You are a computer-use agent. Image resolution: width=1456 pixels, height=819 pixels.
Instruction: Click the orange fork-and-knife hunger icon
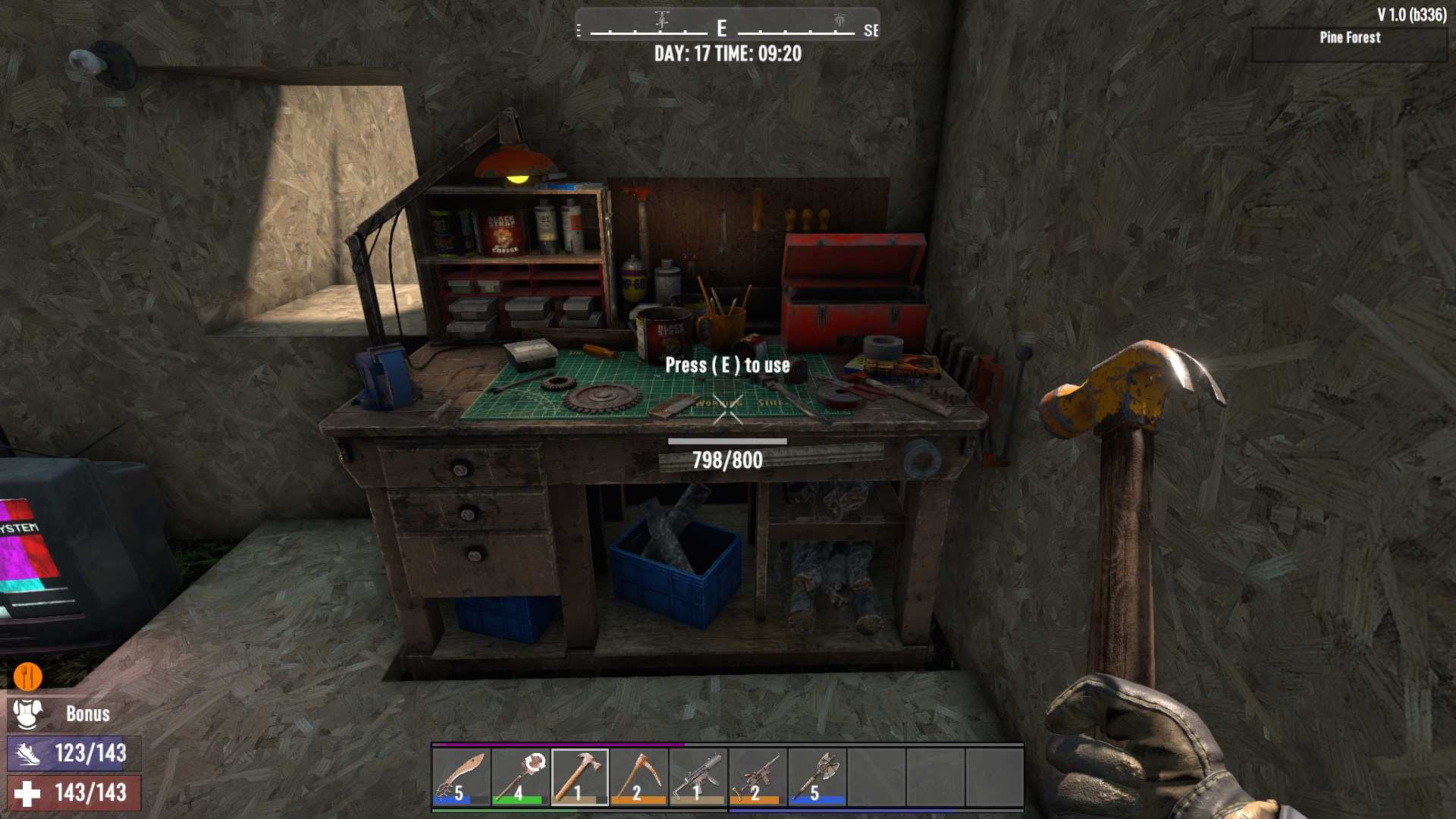(28, 675)
